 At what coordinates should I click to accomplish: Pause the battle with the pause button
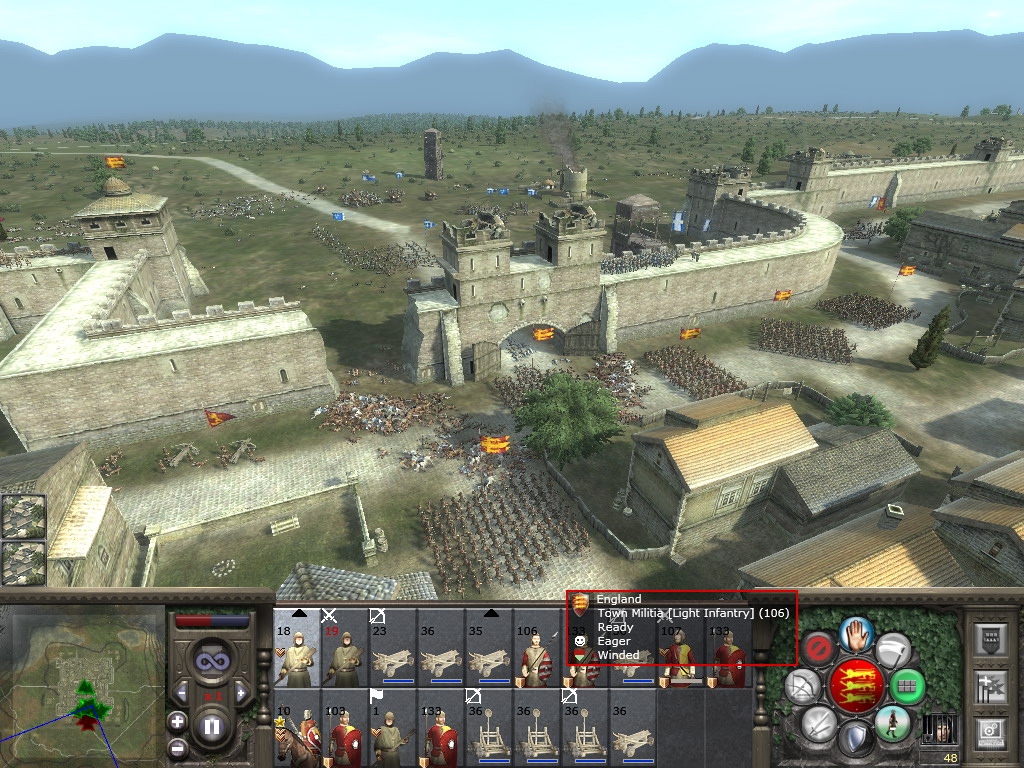coord(211,726)
